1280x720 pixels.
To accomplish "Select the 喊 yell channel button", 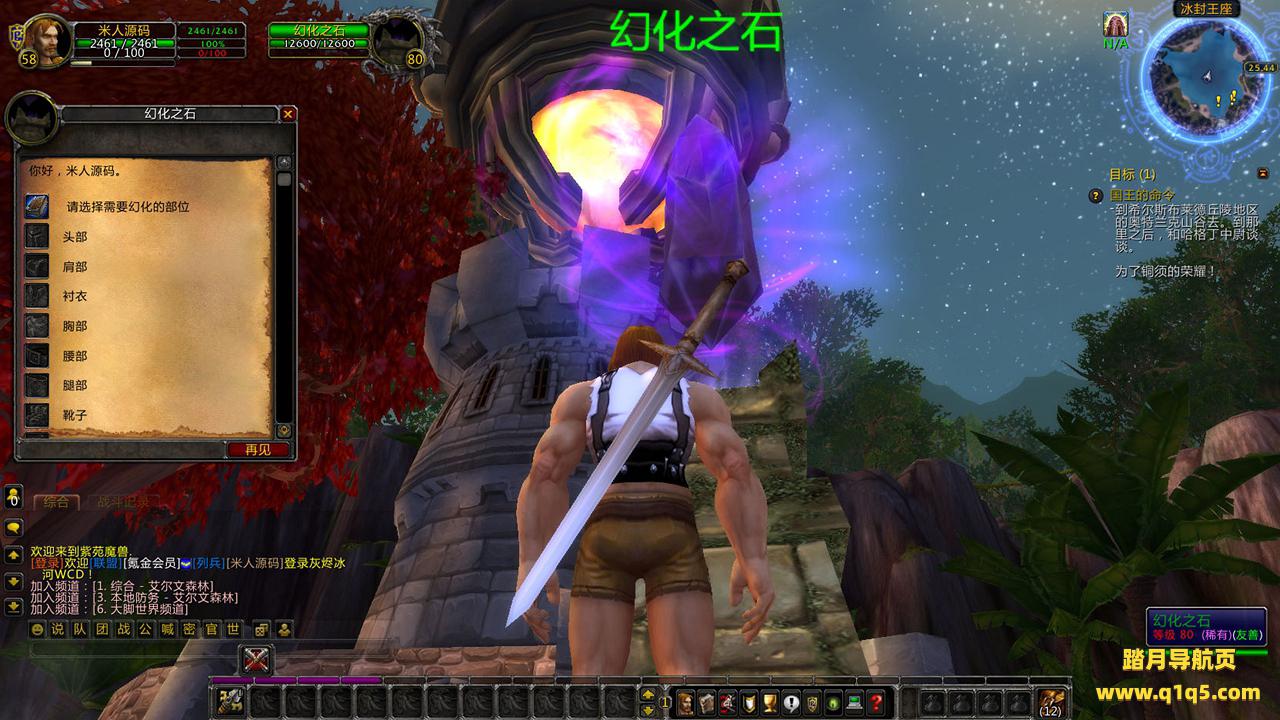I will tap(167, 629).
